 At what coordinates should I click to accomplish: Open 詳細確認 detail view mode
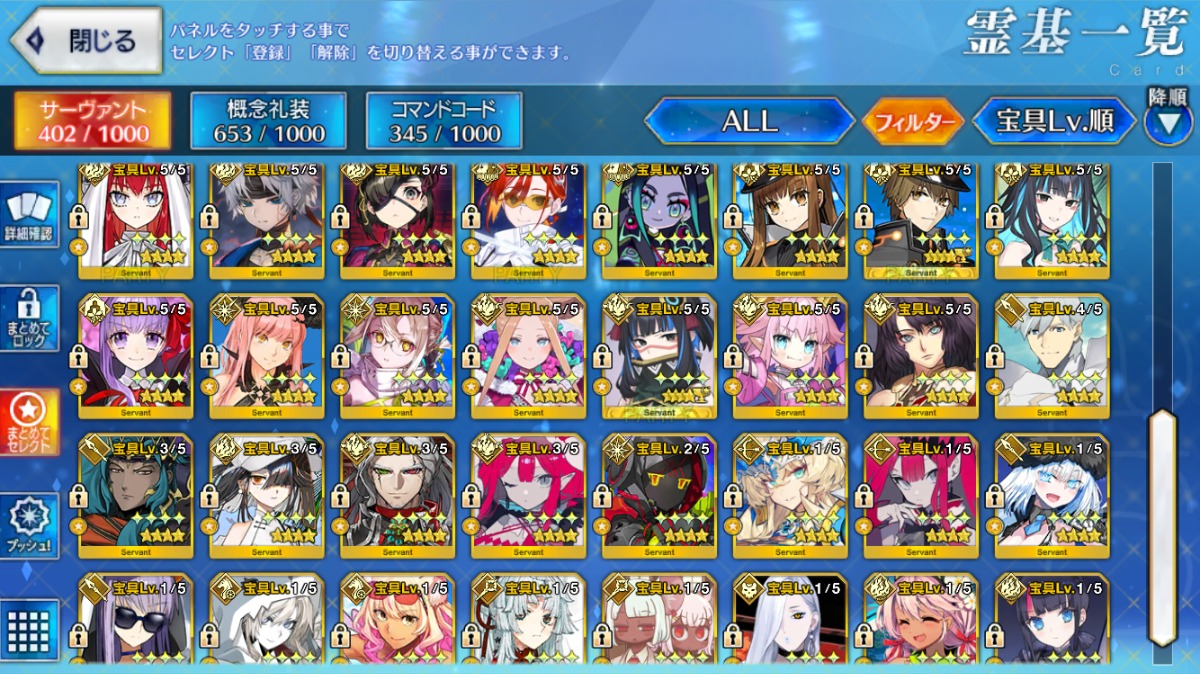coord(29,215)
